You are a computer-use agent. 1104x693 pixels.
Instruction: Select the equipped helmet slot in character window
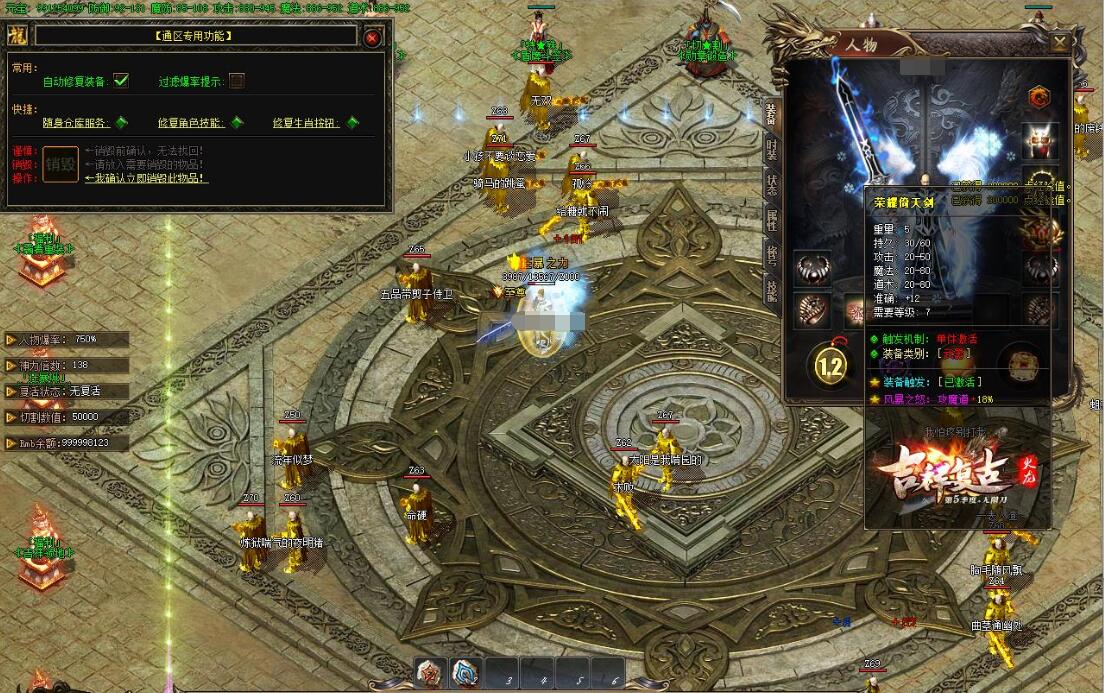[1042, 141]
